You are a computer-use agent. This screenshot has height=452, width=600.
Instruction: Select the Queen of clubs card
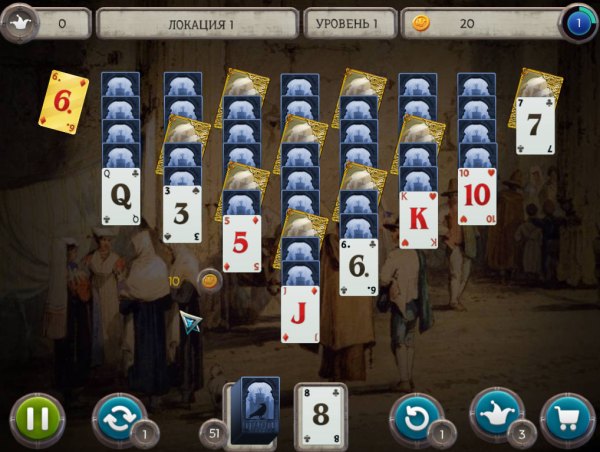pyautogui.click(x=121, y=196)
